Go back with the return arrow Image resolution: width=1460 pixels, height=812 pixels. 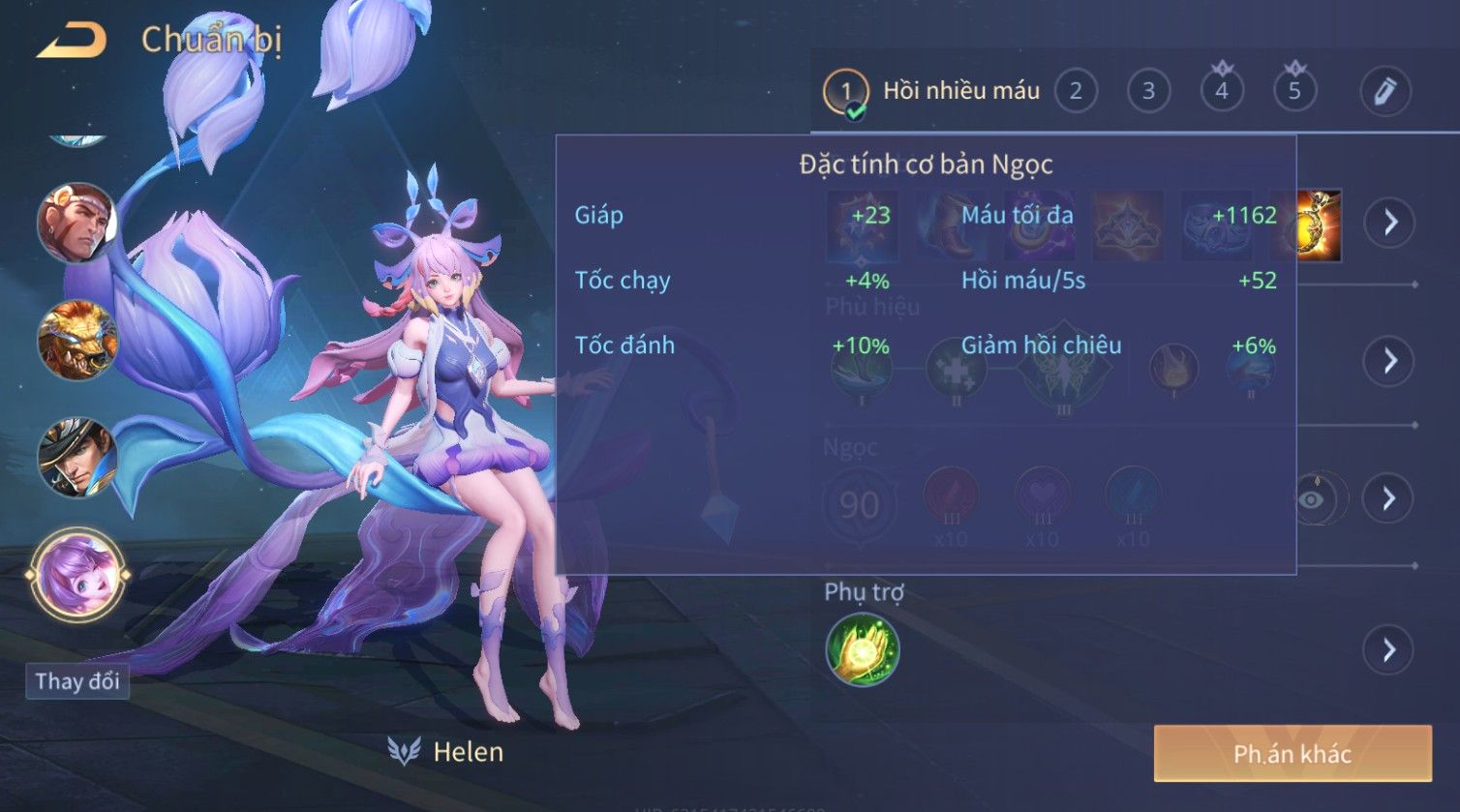coord(71,41)
